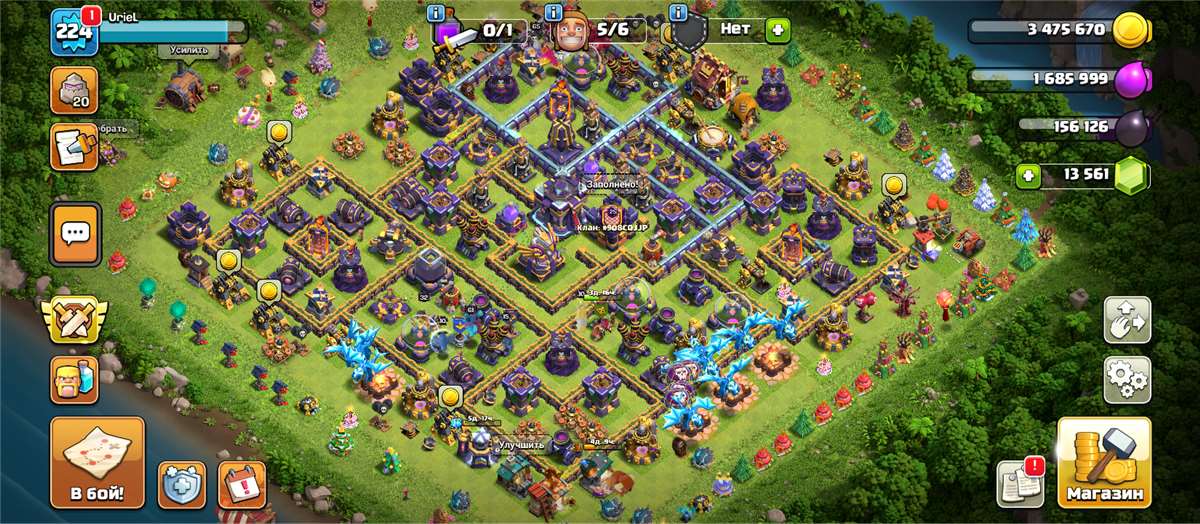Collect gold from a coin bubble
The image size is (1200, 524).
click(278, 131)
